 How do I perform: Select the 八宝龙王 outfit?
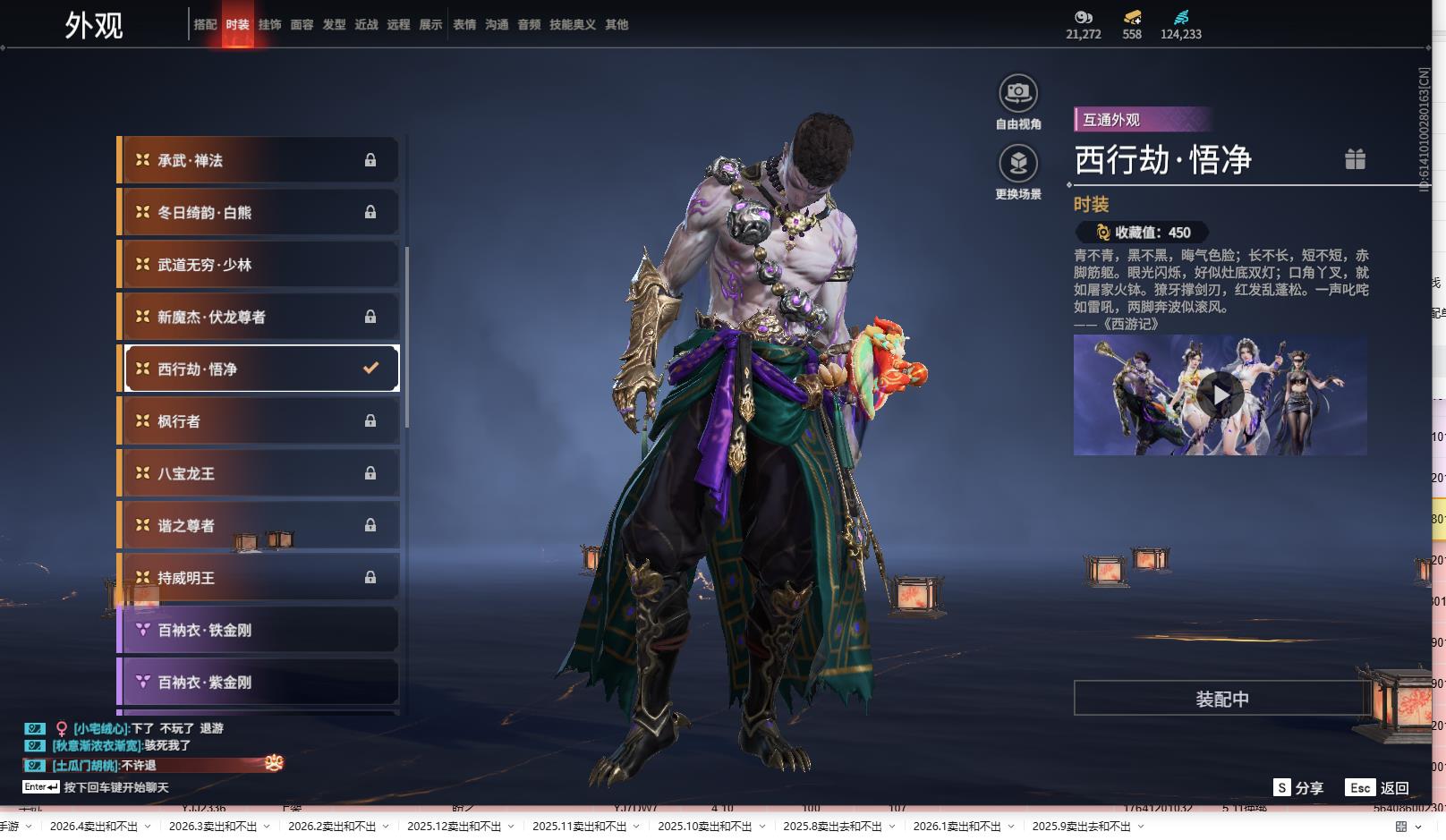click(x=259, y=473)
